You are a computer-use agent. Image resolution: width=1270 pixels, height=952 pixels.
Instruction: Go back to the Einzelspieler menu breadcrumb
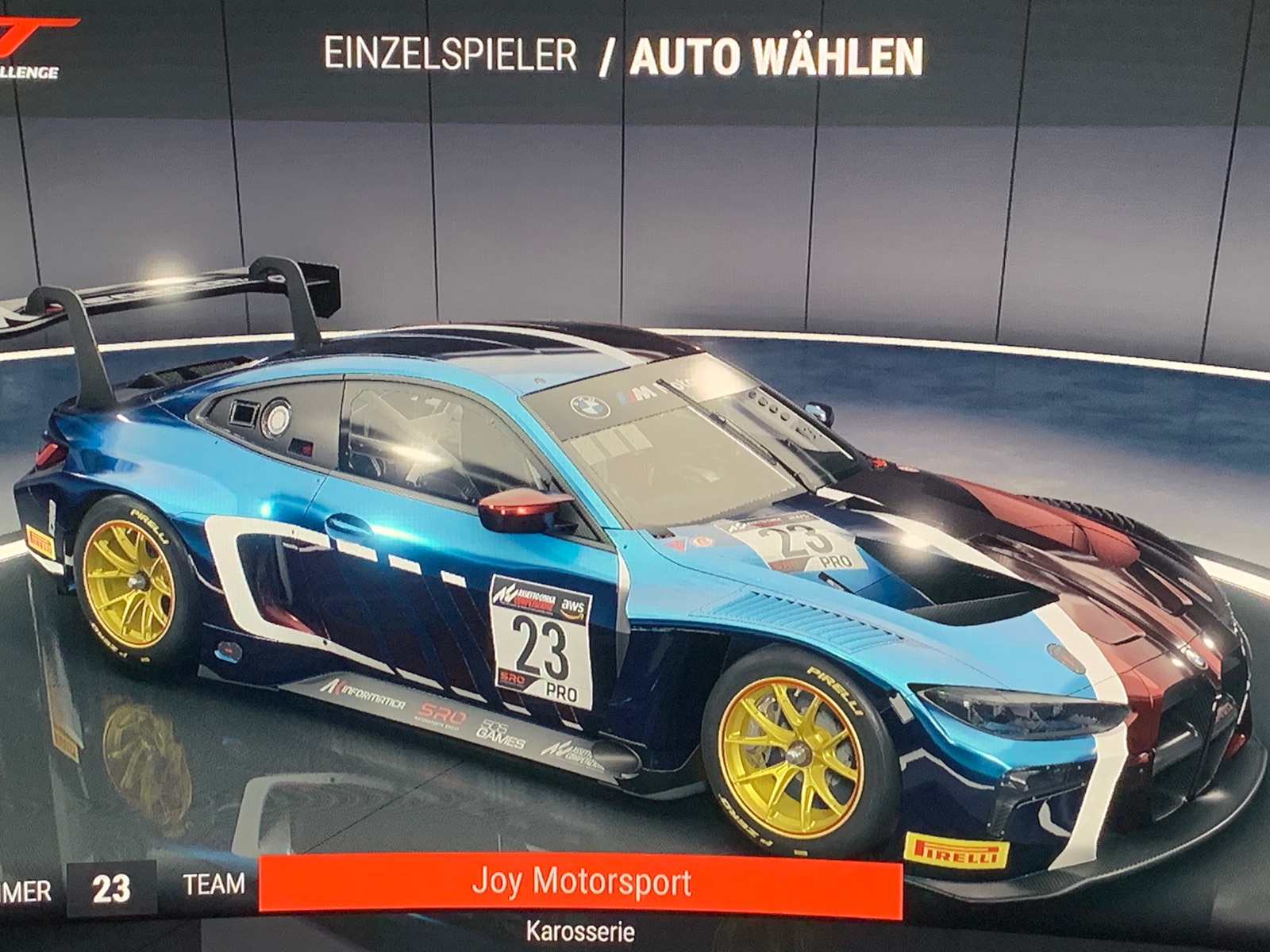pyautogui.click(x=449, y=56)
